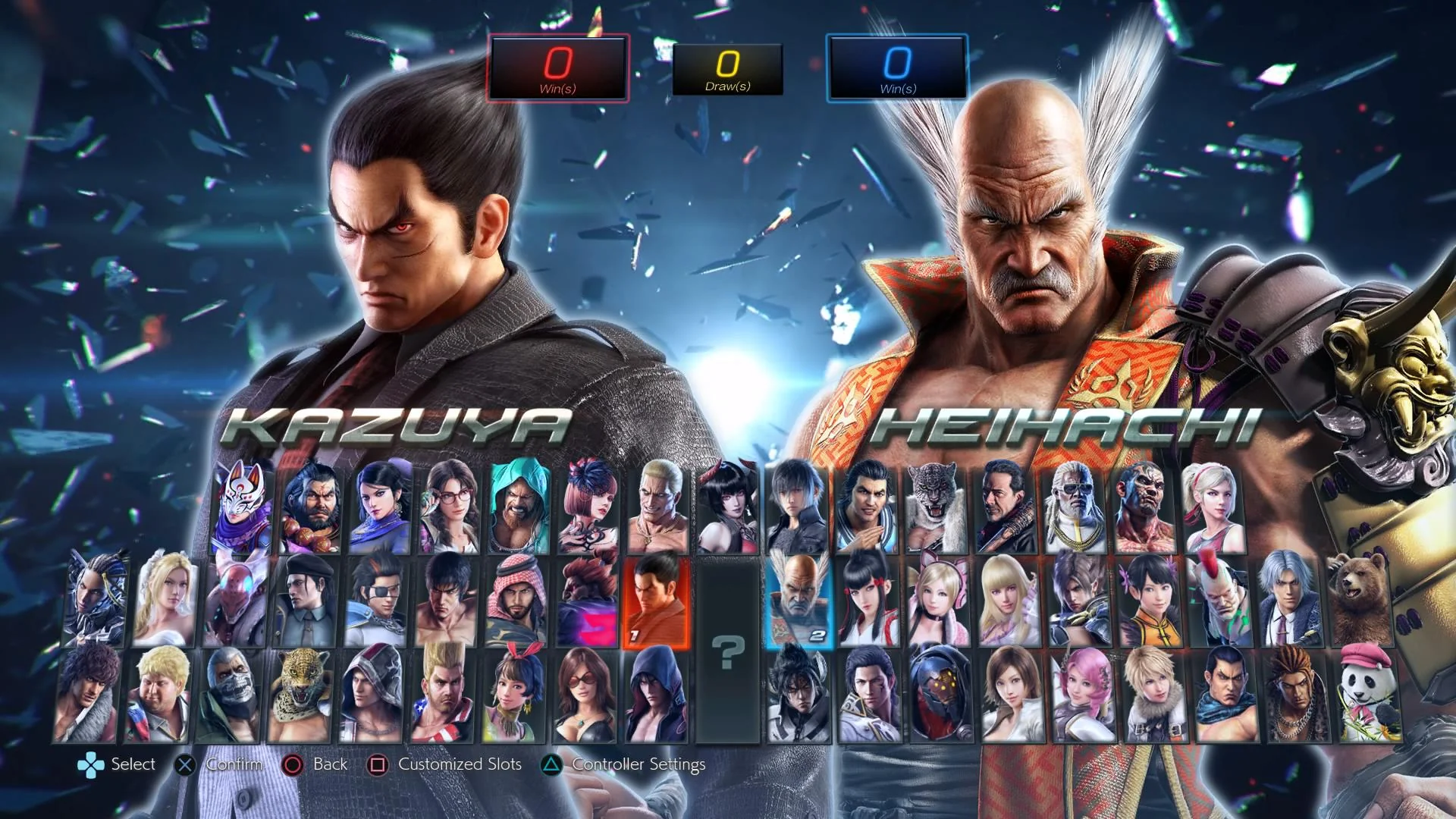Click the Controller Settings label
Screen dimensions: 1456x819
pyautogui.click(x=639, y=764)
